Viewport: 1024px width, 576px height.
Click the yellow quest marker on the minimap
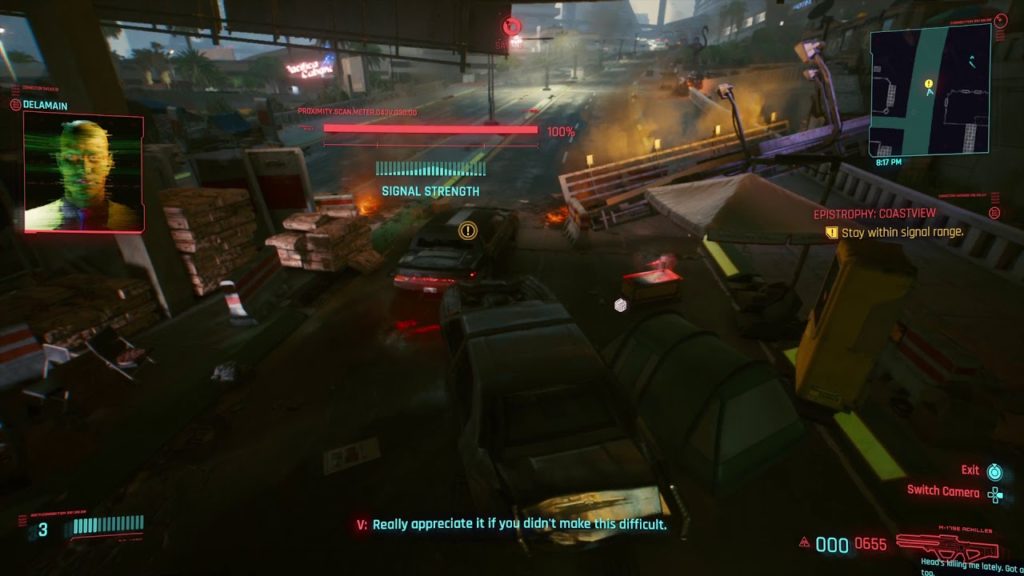point(929,85)
